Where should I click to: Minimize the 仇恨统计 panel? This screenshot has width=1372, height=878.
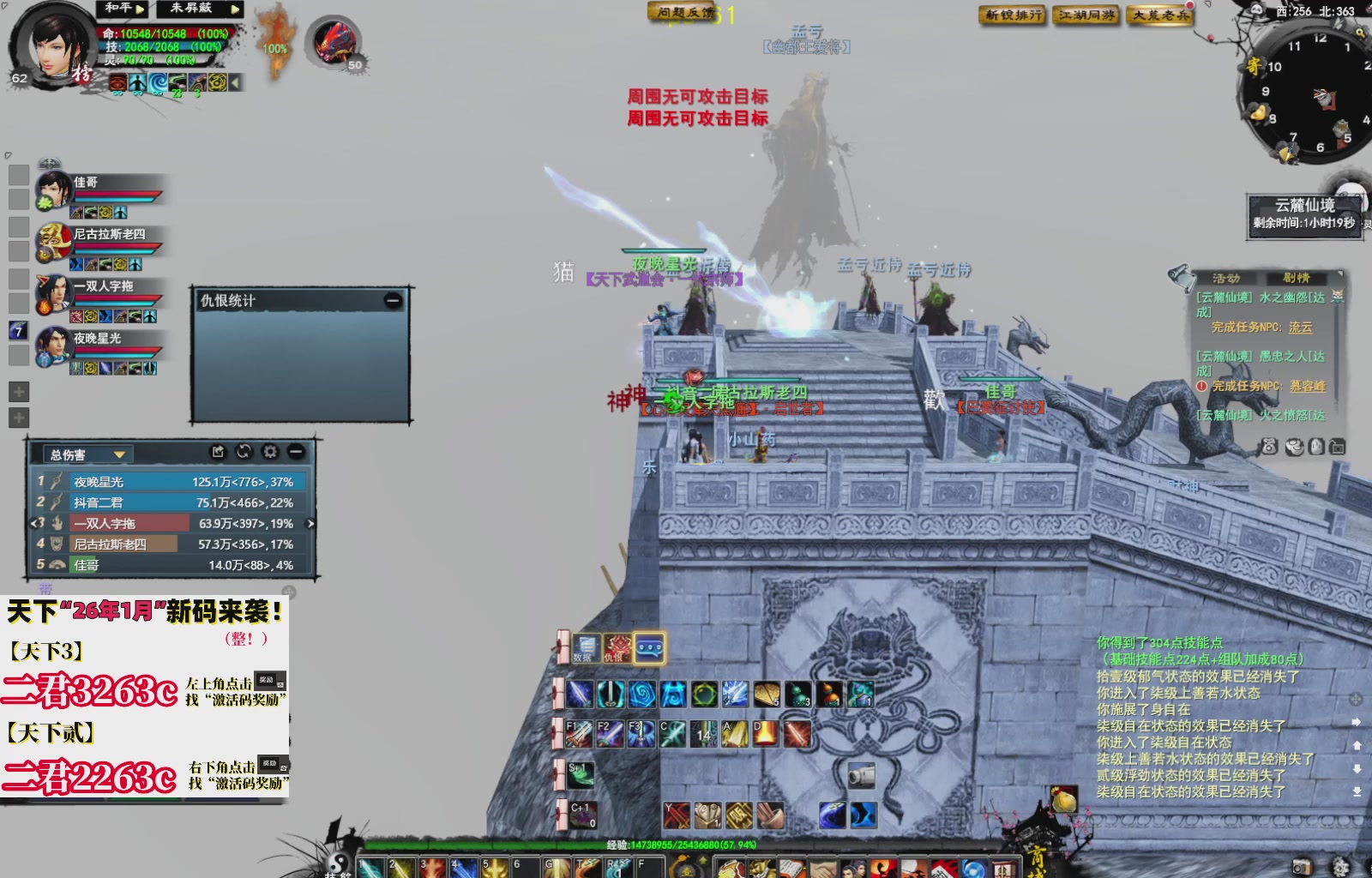[392, 299]
